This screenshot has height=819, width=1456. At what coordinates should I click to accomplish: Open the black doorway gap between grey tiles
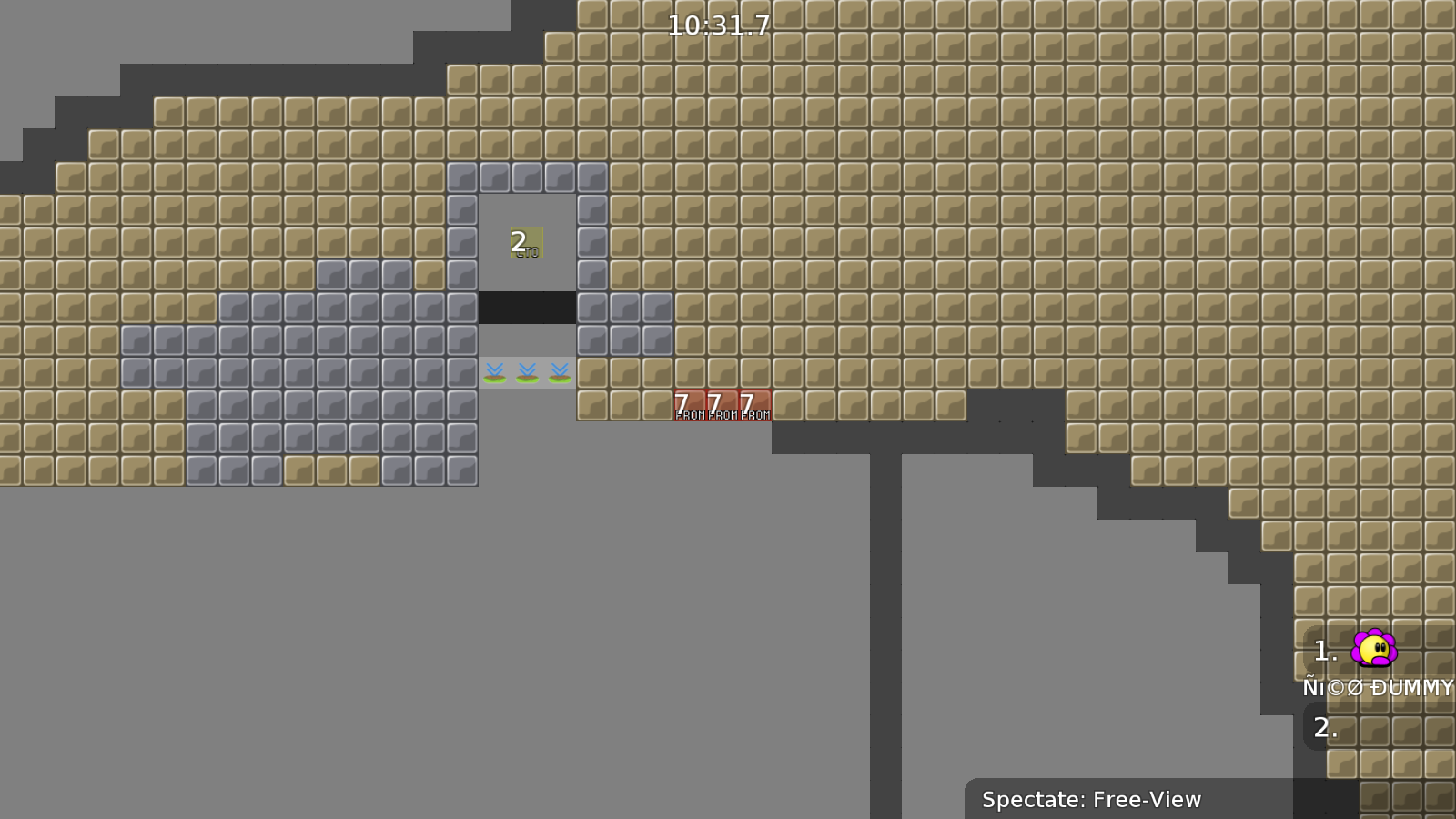point(526,309)
